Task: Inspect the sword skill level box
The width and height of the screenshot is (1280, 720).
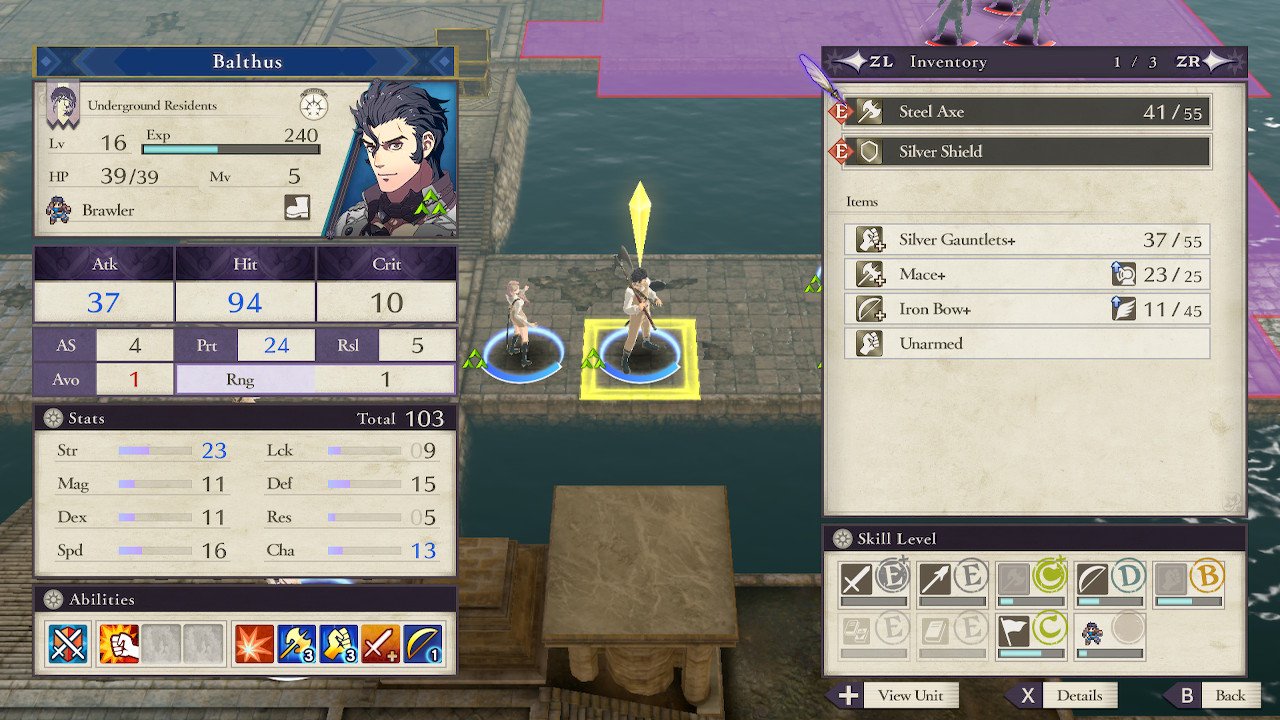Action: click(x=874, y=583)
